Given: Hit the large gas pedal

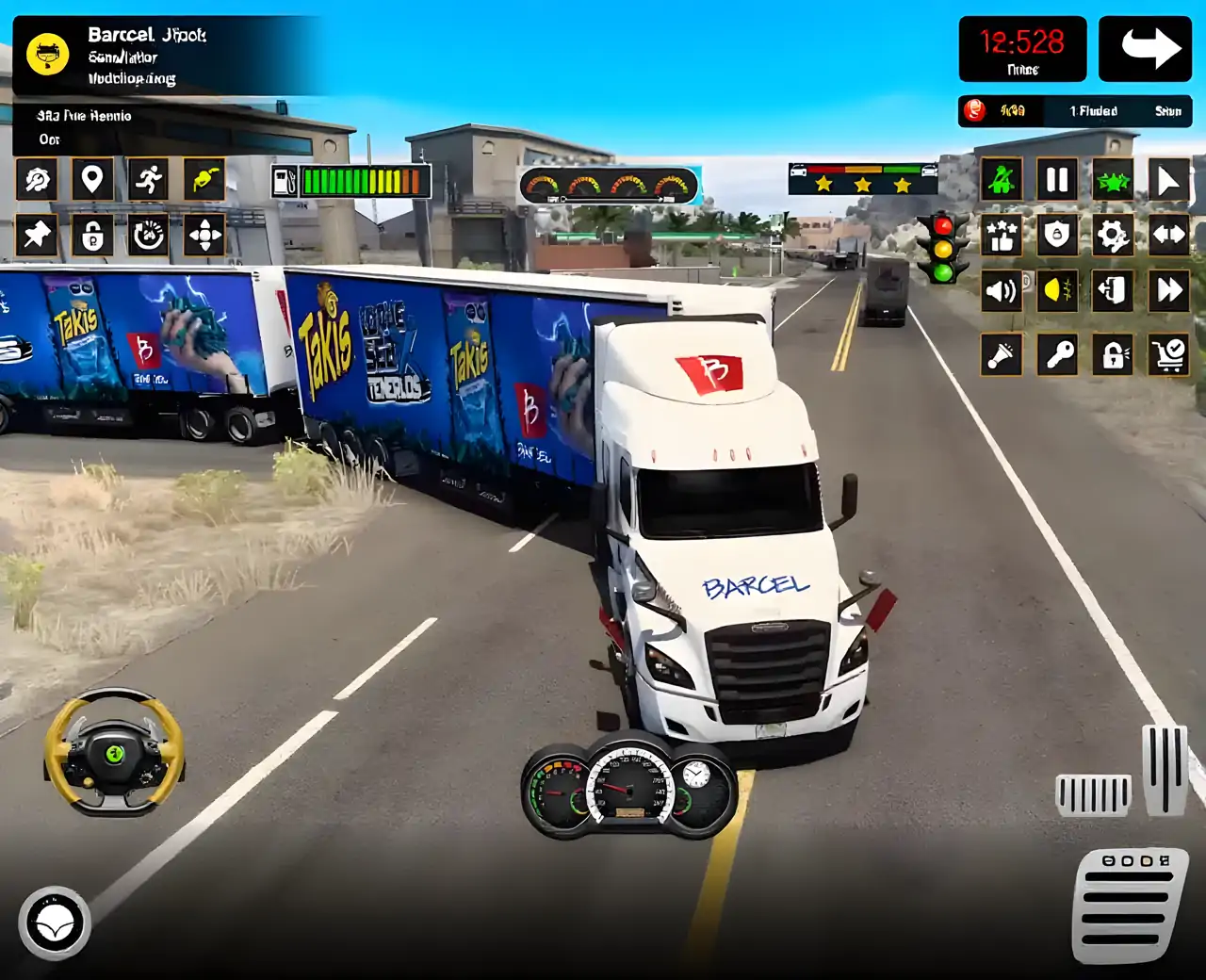Looking at the screenshot, I should pos(1129,905).
